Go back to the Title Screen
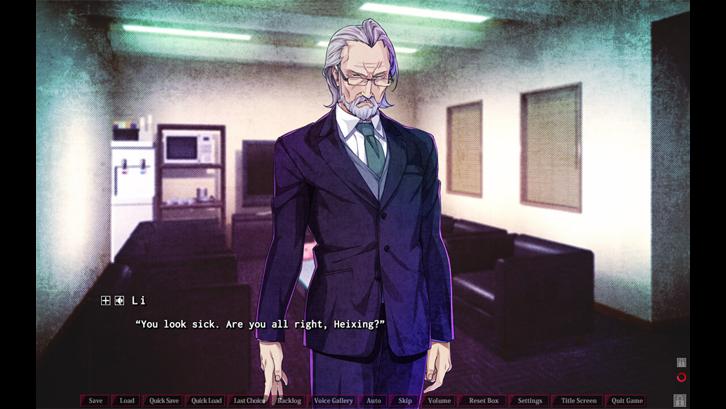 [578, 401]
